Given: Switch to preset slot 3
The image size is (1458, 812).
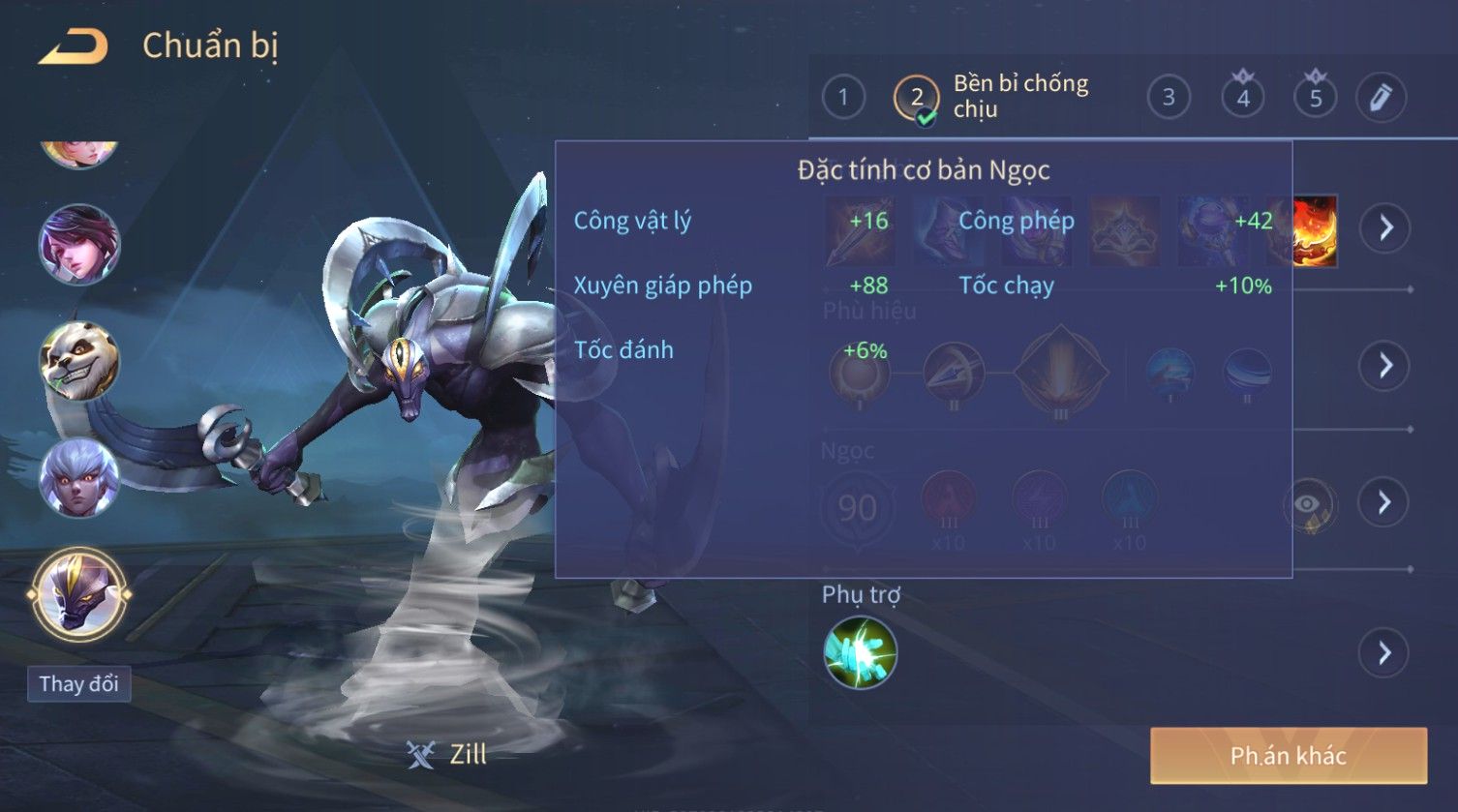Looking at the screenshot, I should click(1169, 98).
